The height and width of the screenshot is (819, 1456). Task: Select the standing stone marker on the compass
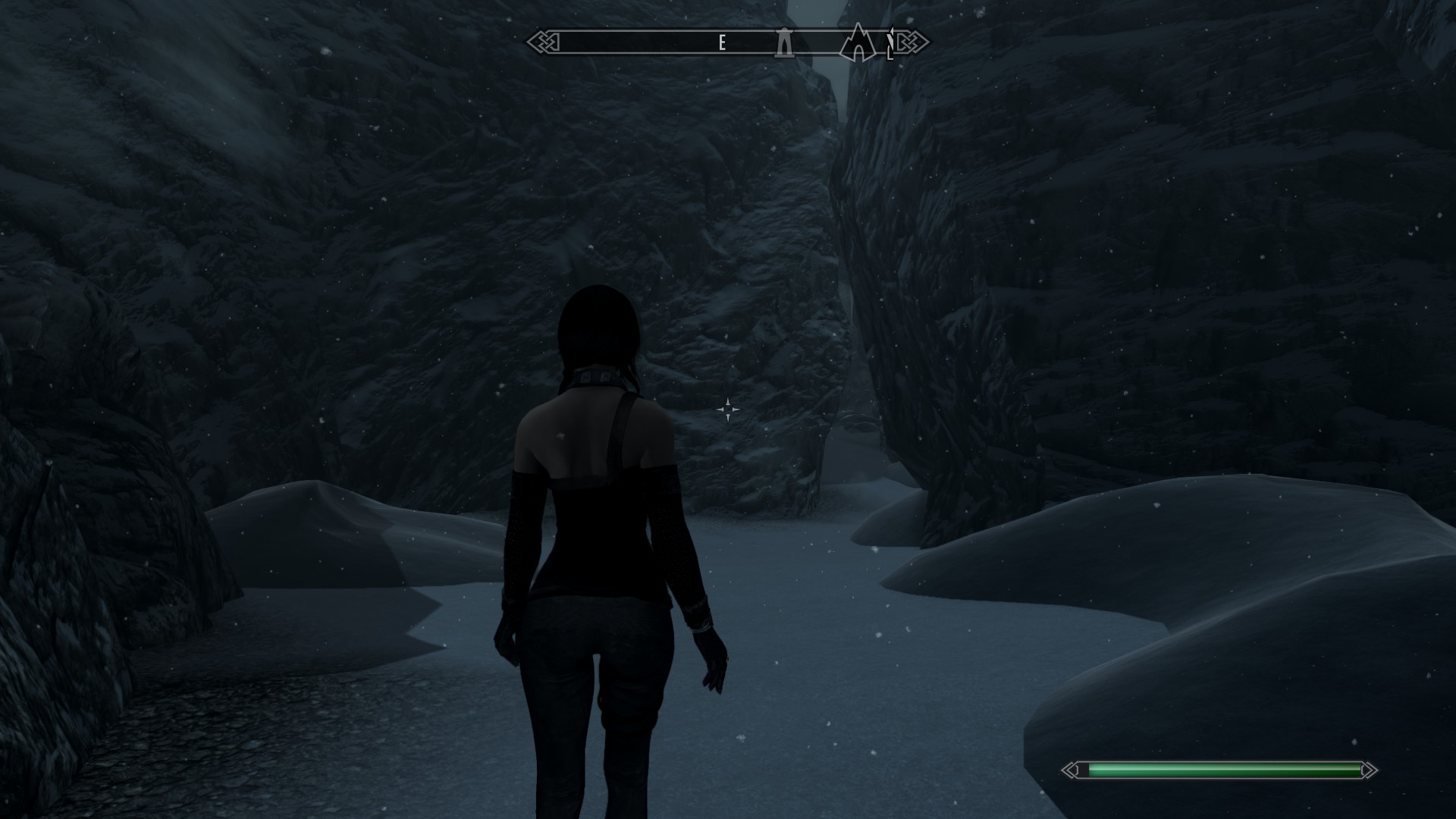tap(783, 42)
